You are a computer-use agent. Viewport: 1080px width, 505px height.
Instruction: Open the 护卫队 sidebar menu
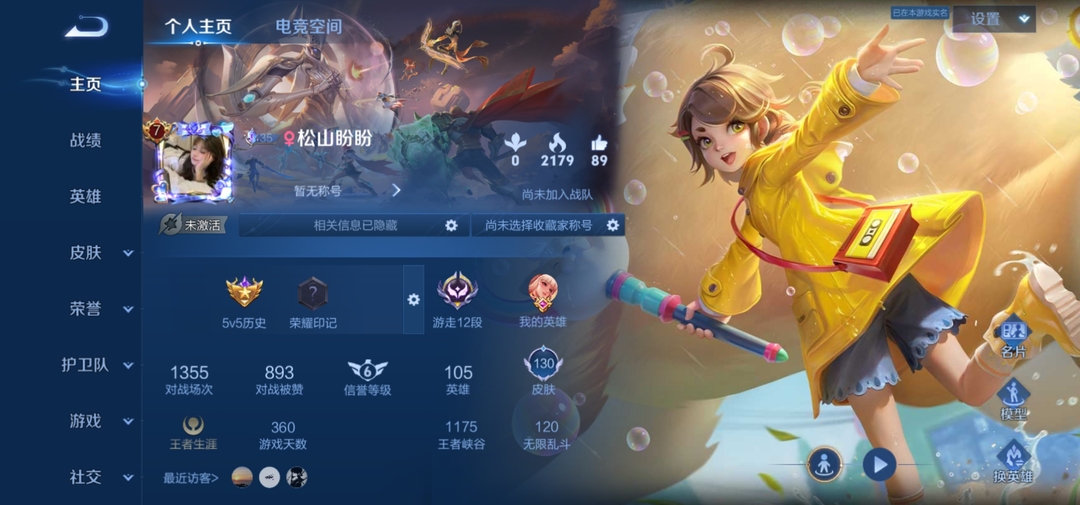click(x=97, y=365)
